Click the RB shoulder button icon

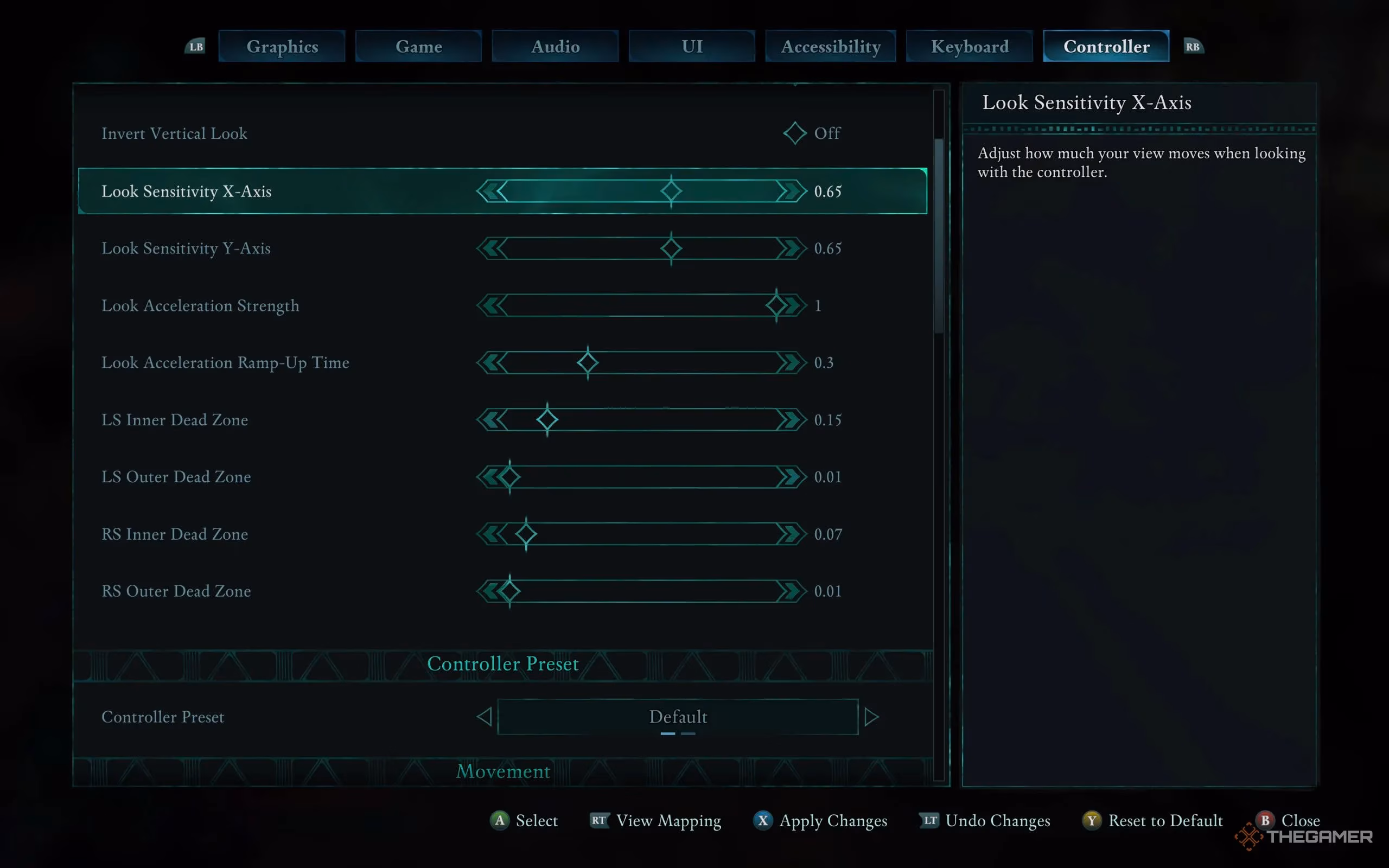(x=1193, y=46)
